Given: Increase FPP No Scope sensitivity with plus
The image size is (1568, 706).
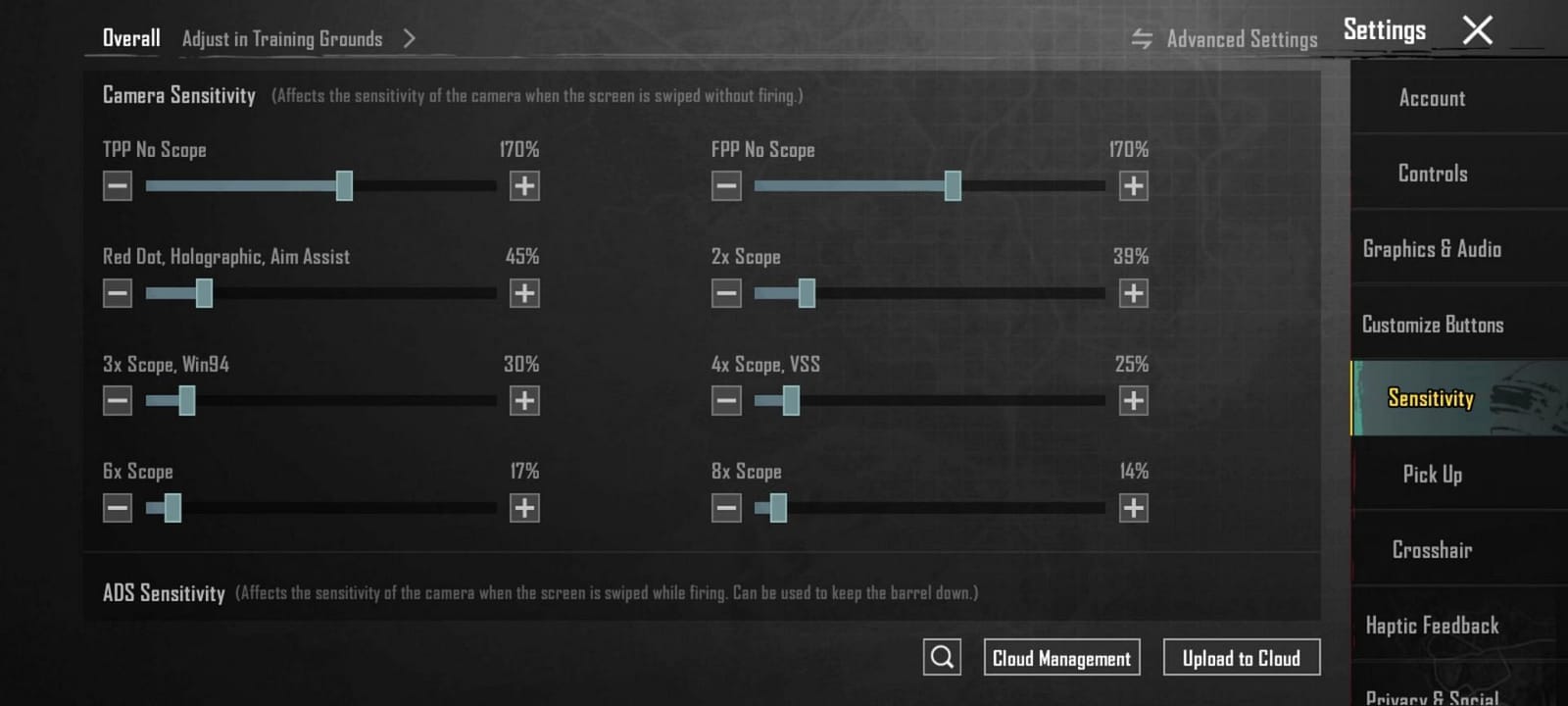Looking at the screenshot, I should [1134, 184].
